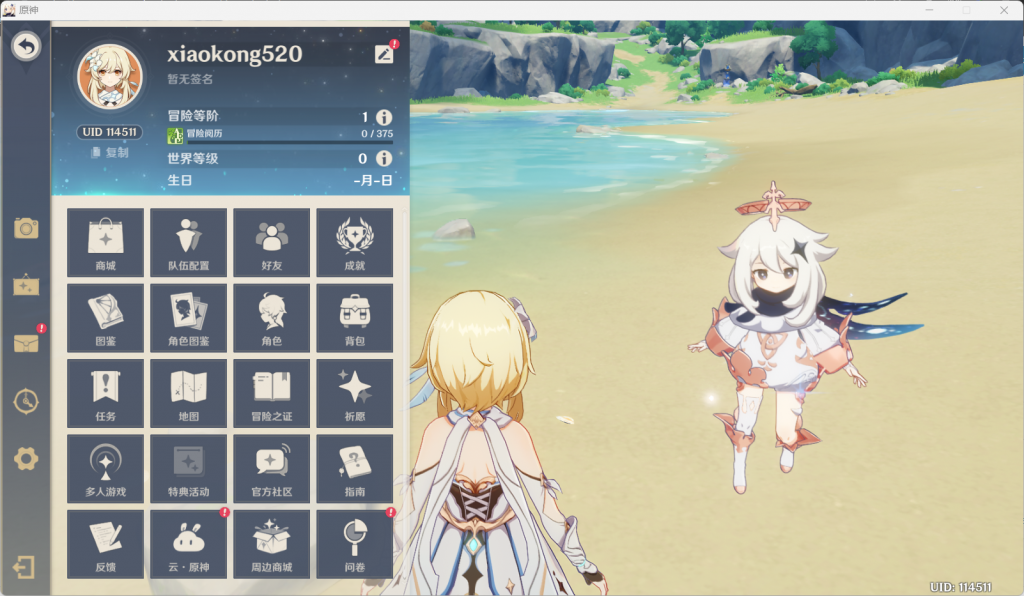The image size is (1024, 596).
Task: Copy UID with the 复制 button
Action: click(x=110, y=152)
